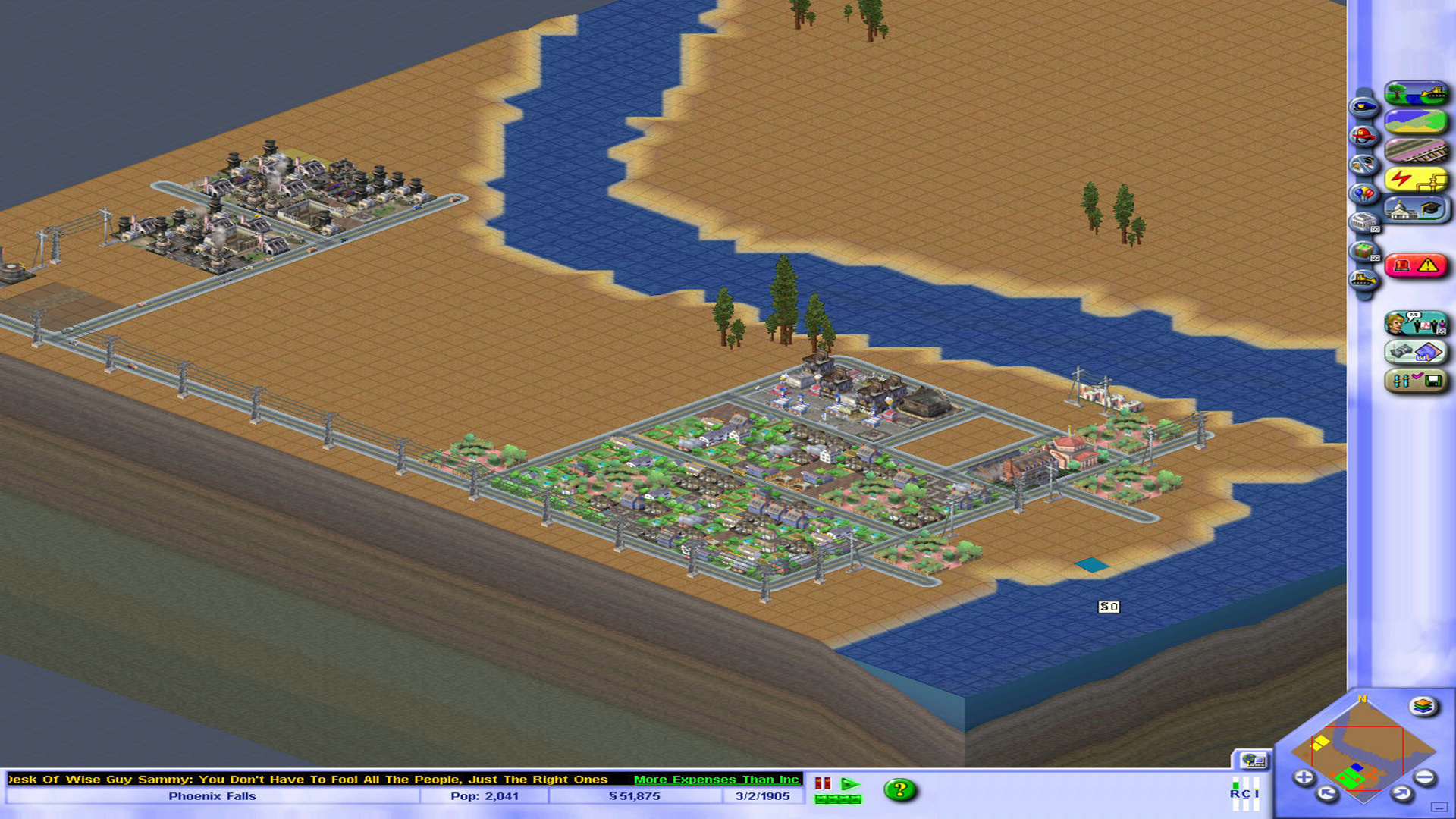Activate the emergency siren icon
The image size is (1456, 819).
pos(1403,264)
